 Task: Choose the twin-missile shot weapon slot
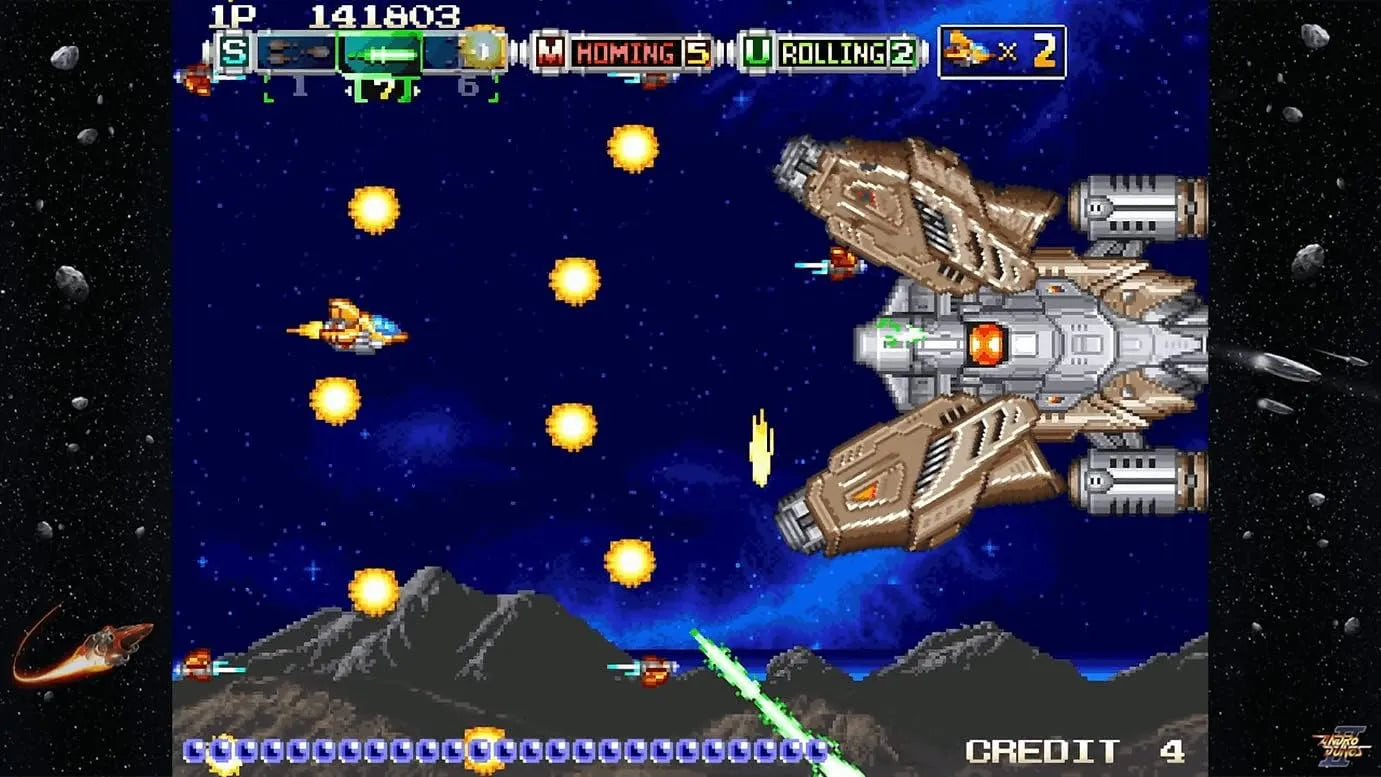[297, 53]
